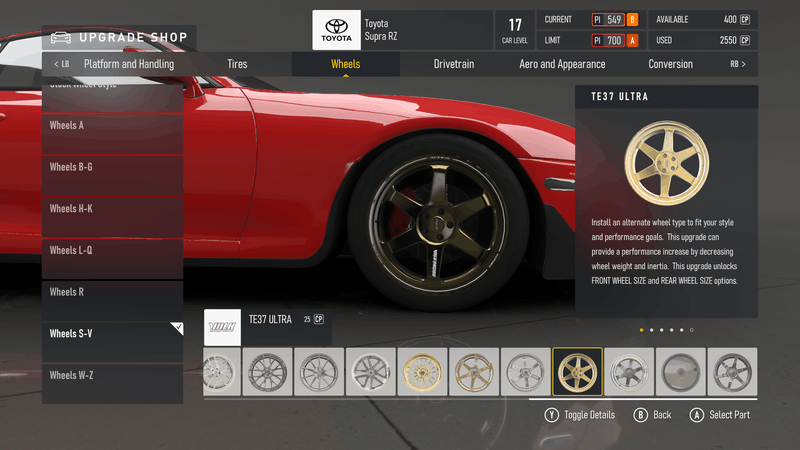The image size is (800, 450).
Task: Choose the Wheels A category
Action: point(112,126)
